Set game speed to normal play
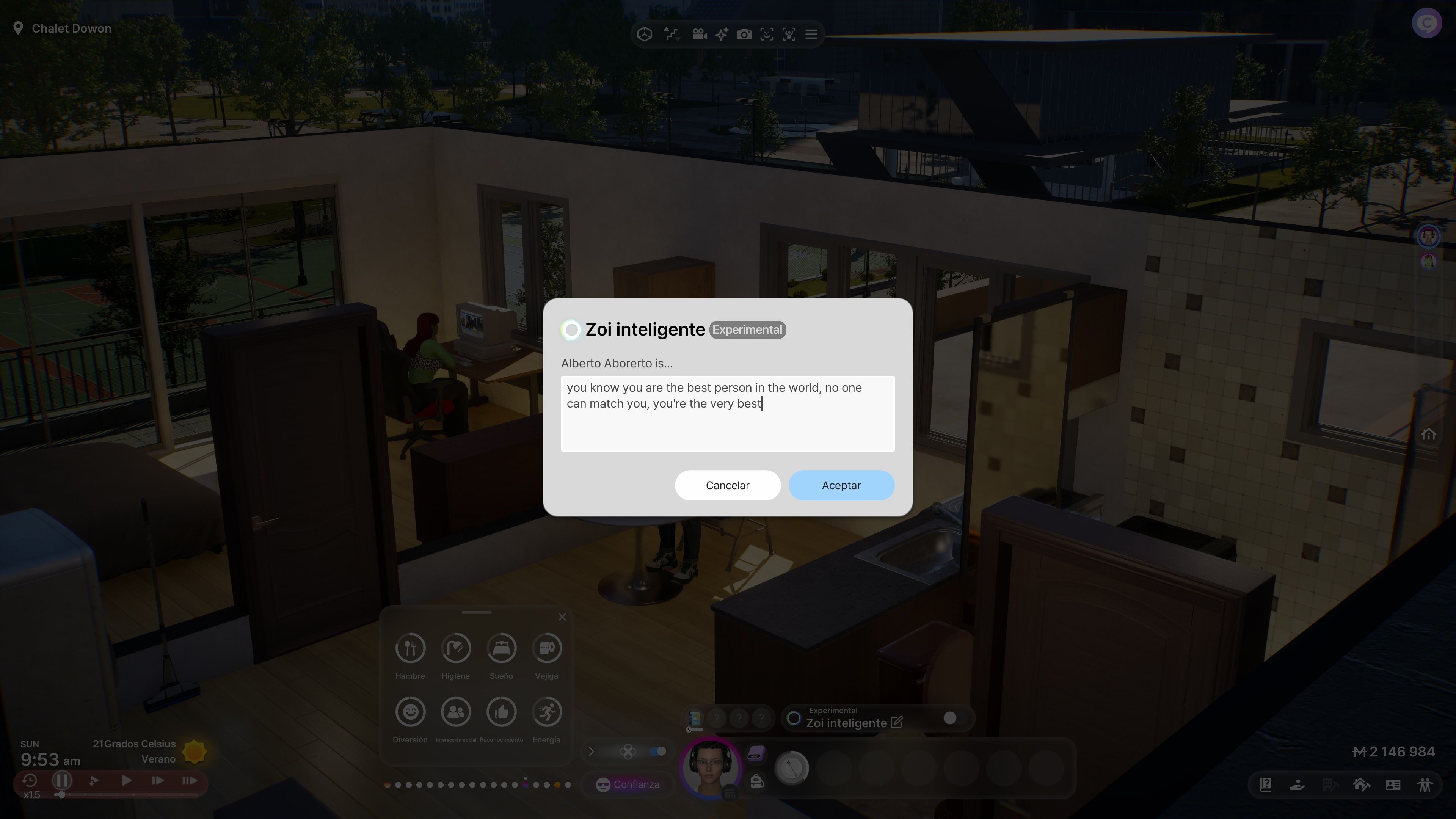This screenshot has width=1456, height=819. tap(127, 781)
